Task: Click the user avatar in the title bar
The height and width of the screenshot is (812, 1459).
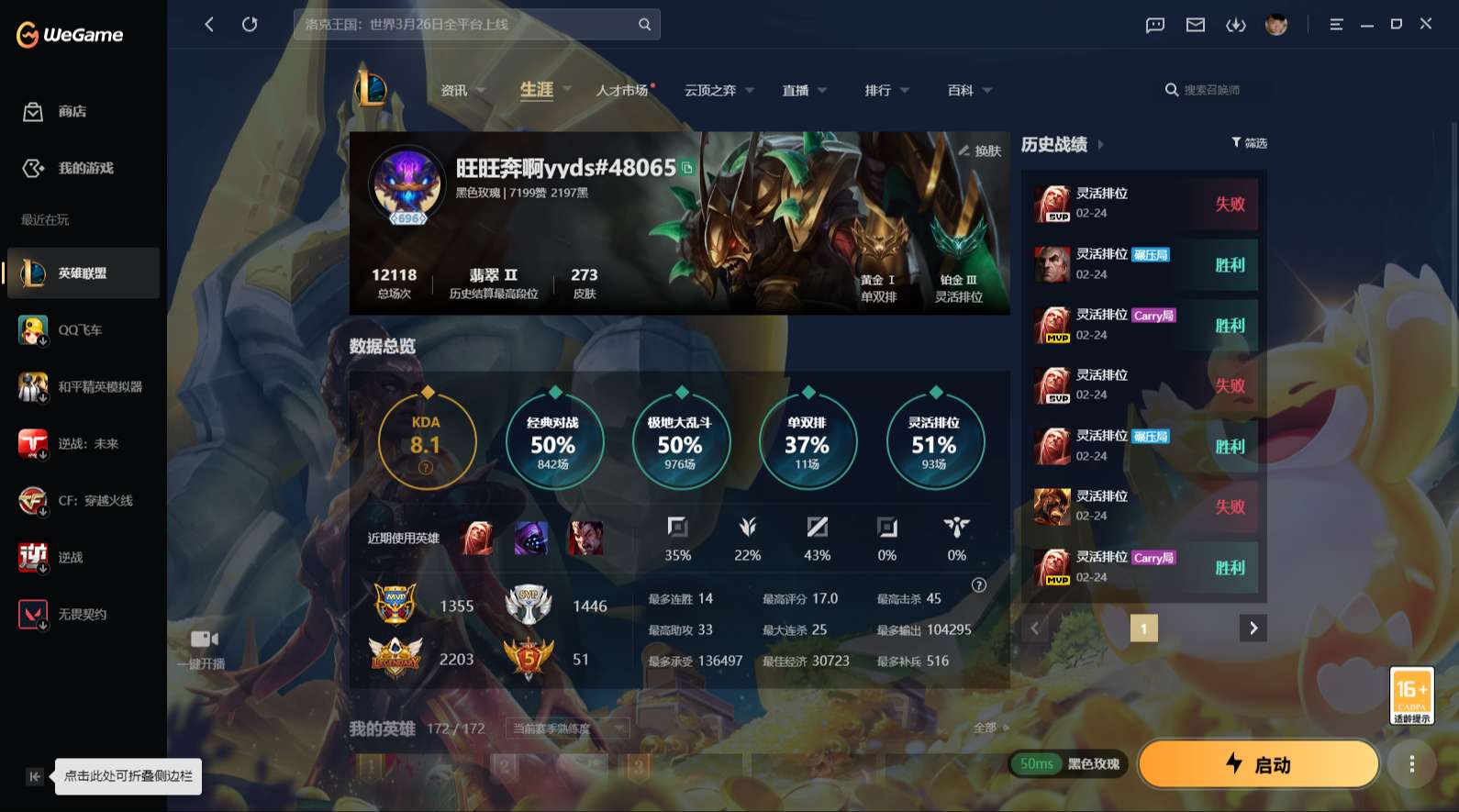Action: click(x=1277, y=25)
